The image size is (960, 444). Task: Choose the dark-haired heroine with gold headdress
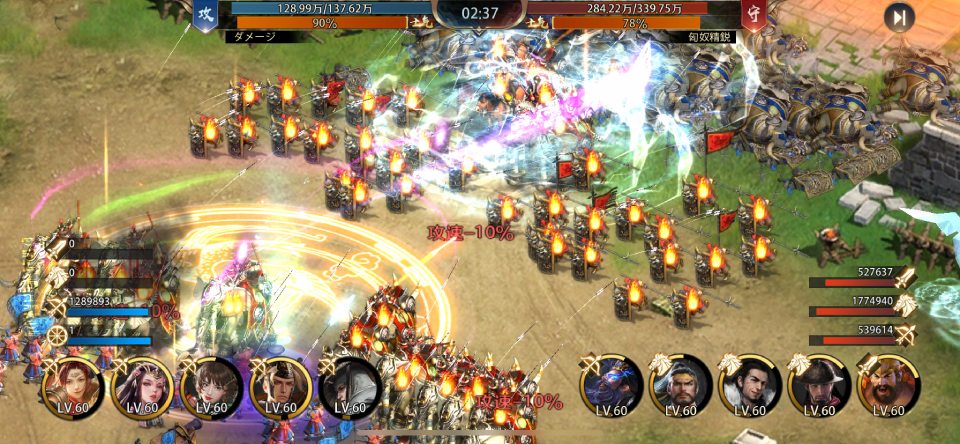click(x=142, y=386)
